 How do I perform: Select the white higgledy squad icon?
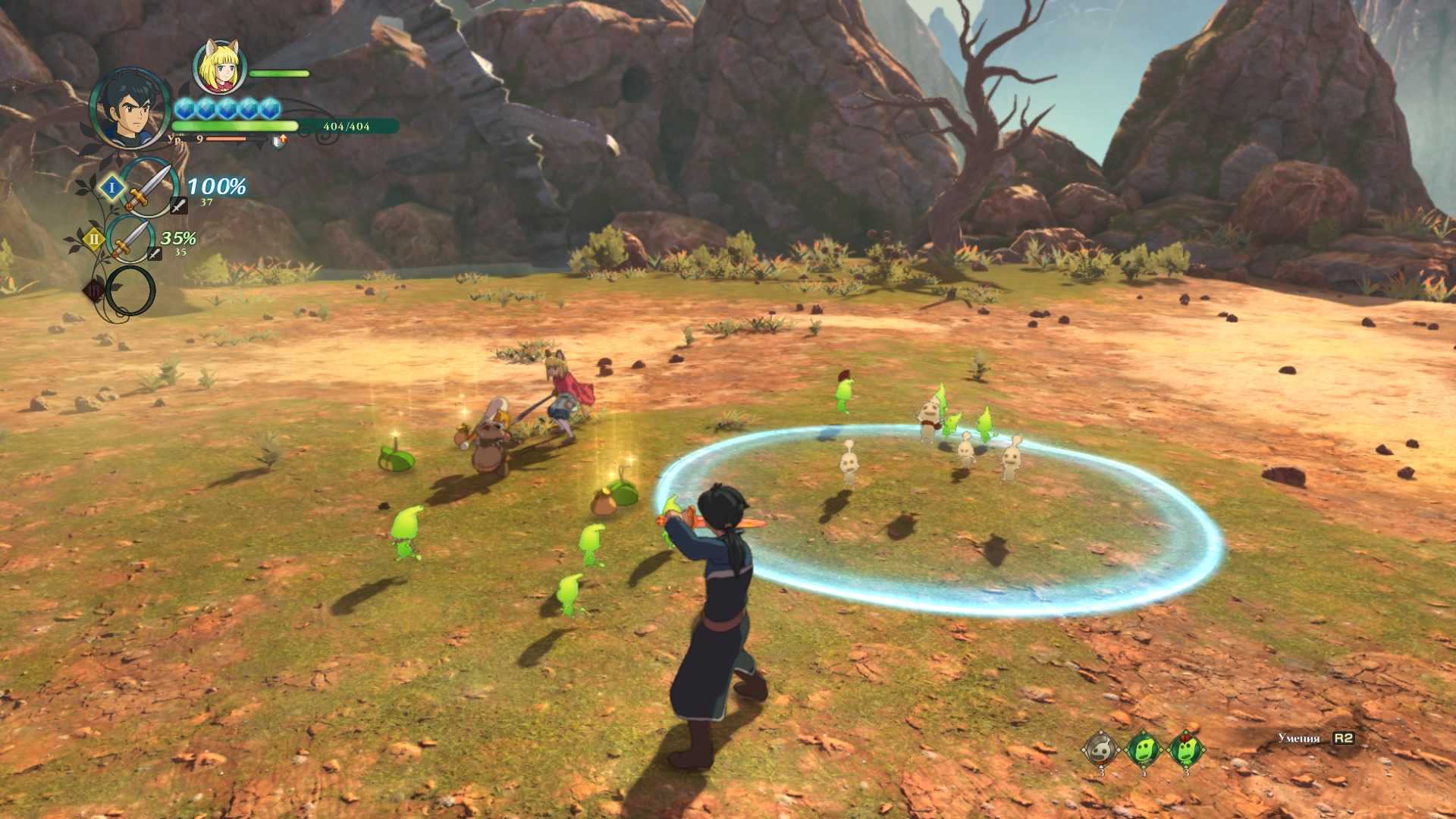coord(1100,750)
